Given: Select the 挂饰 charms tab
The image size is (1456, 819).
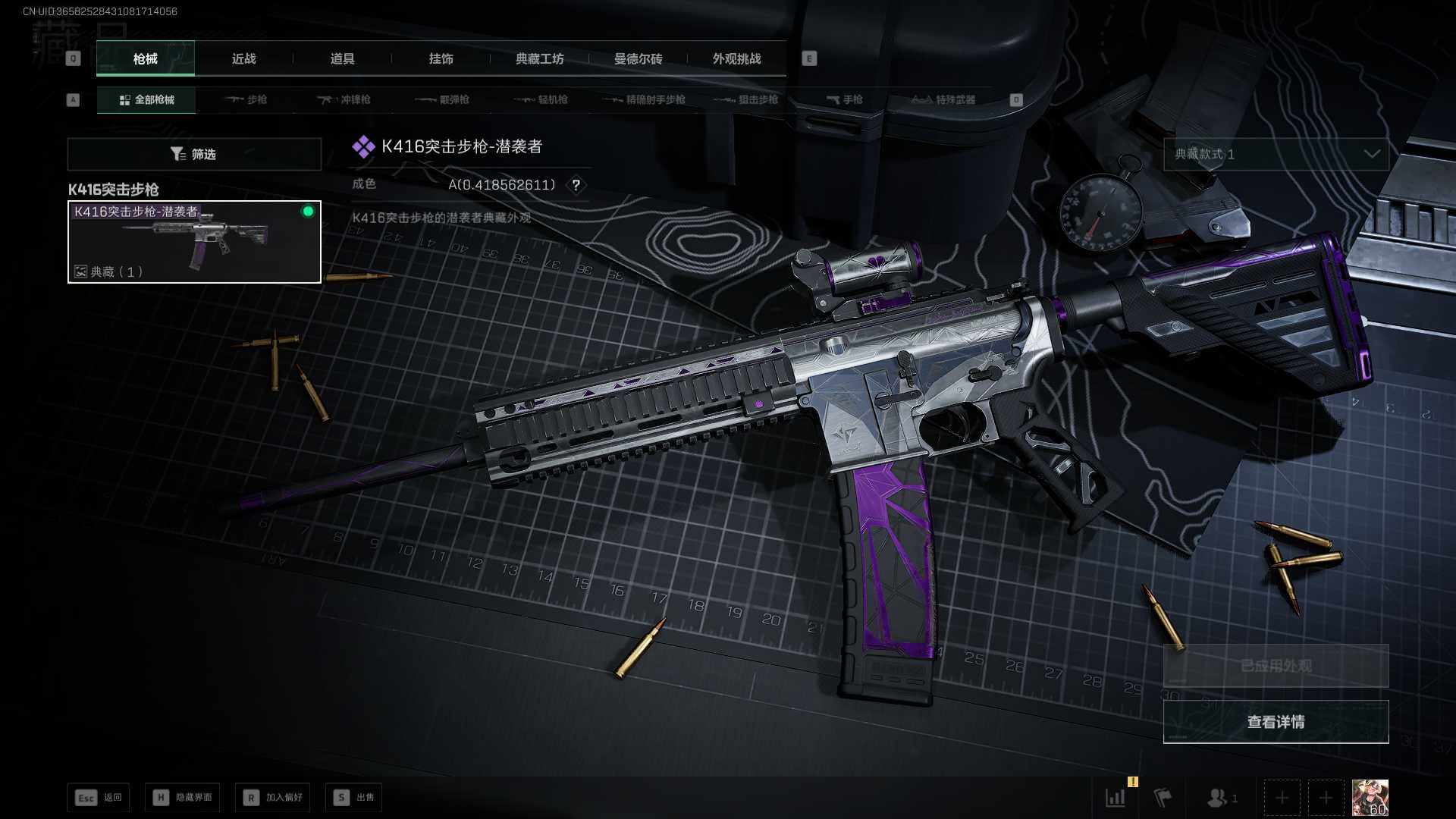Looking at the screenshot, I should [x=441, y=59].
